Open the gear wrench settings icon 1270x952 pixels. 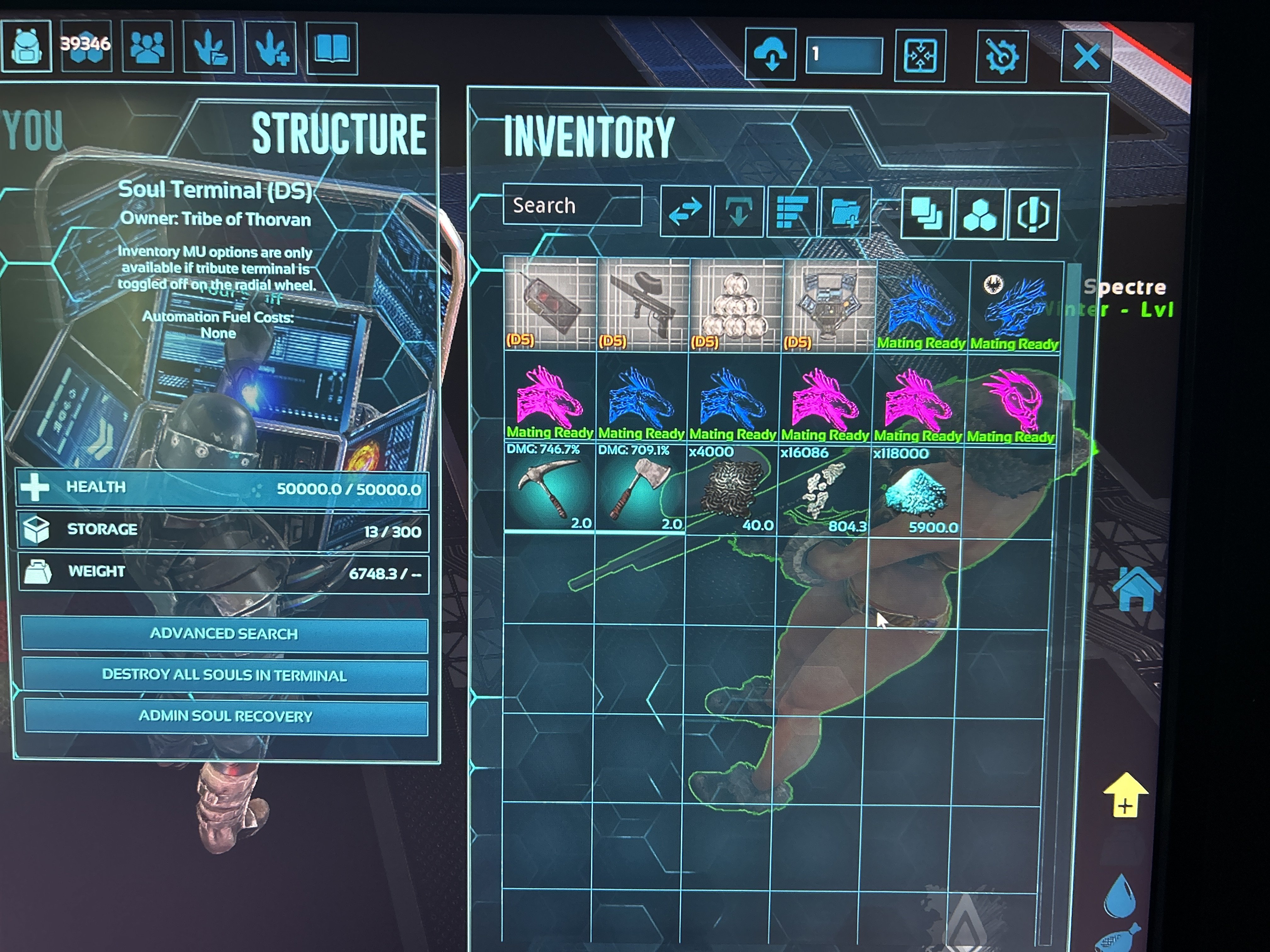(1001, 56)
